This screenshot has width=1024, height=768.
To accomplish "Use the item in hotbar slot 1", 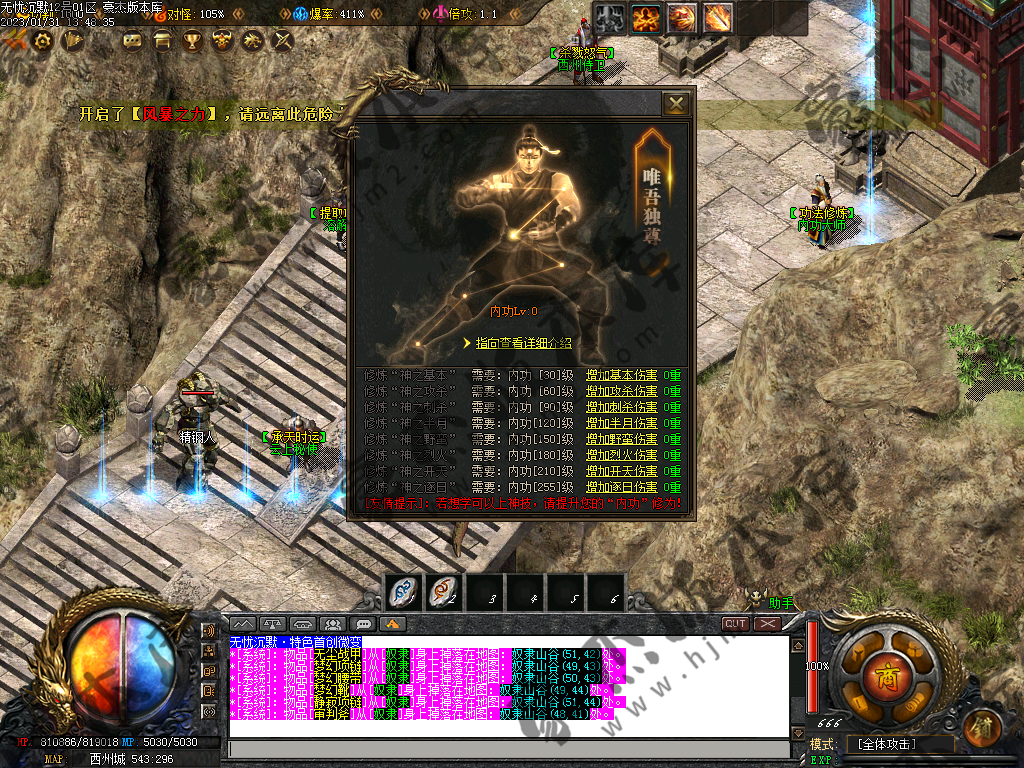I will click(402, 592).
